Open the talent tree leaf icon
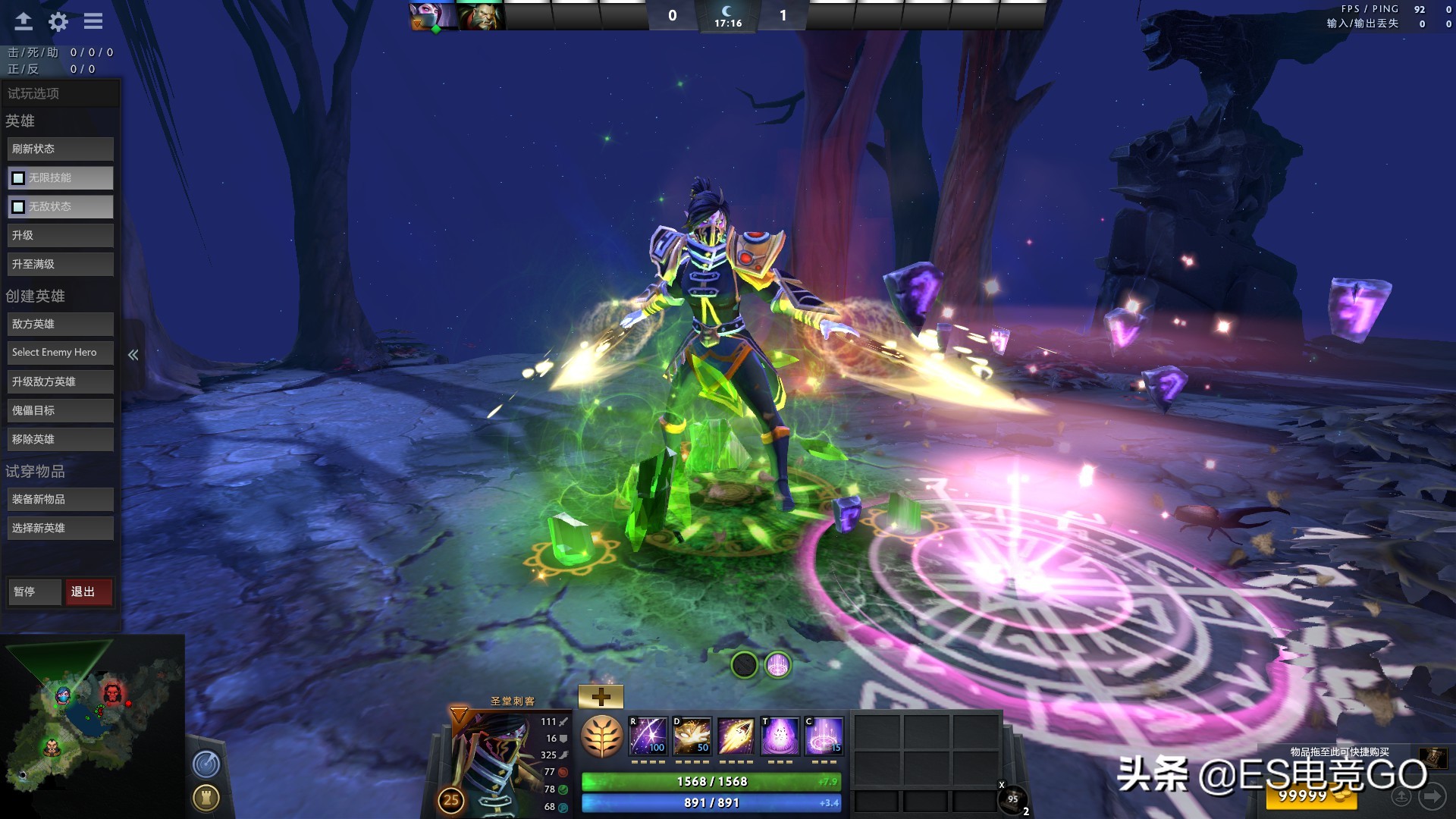Image resolution: width=1456 pixels, height=819 pixels. pyautogui.click(x=601, y=736)
